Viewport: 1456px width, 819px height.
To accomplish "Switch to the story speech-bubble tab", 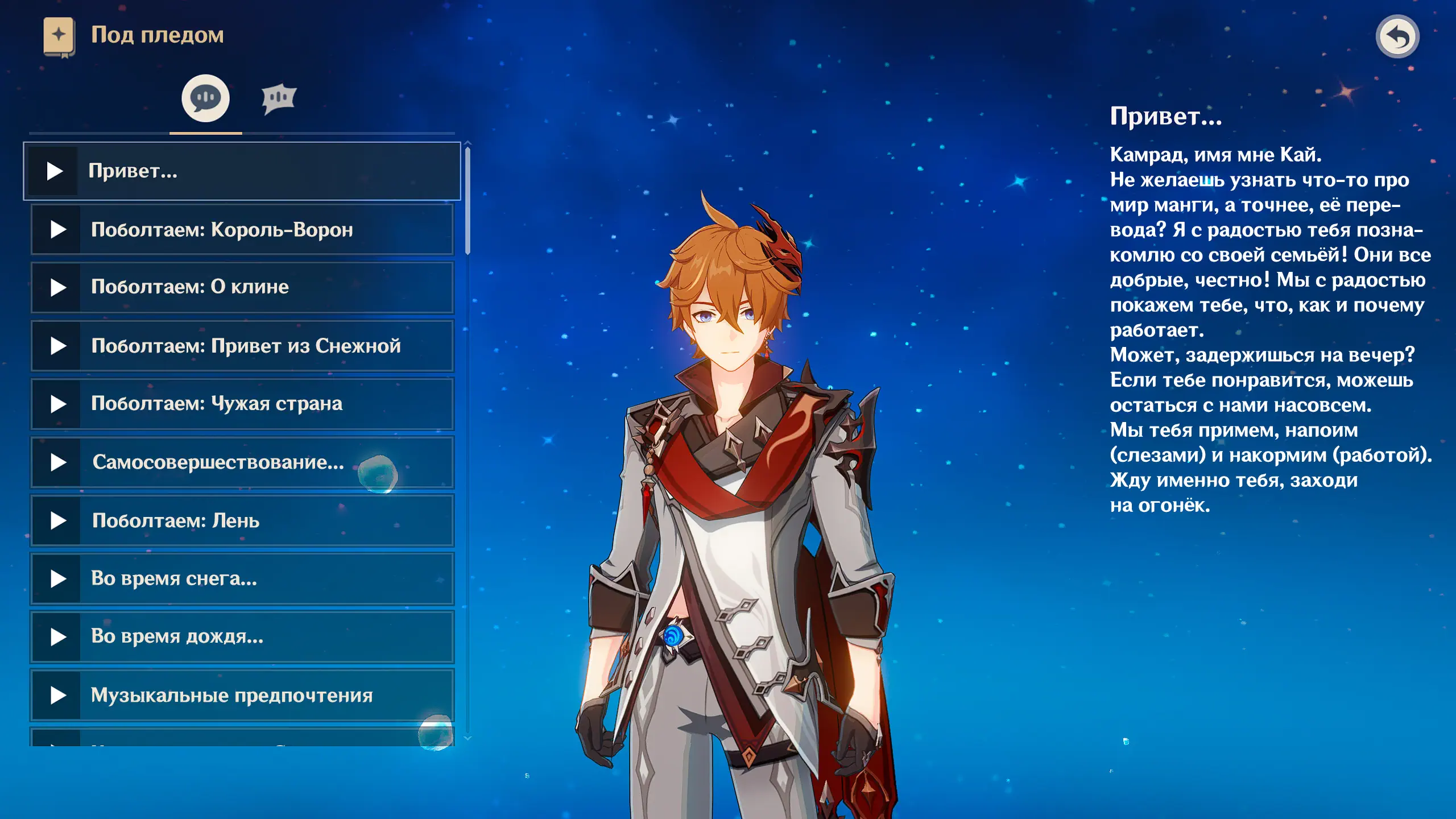I will 205,98.
